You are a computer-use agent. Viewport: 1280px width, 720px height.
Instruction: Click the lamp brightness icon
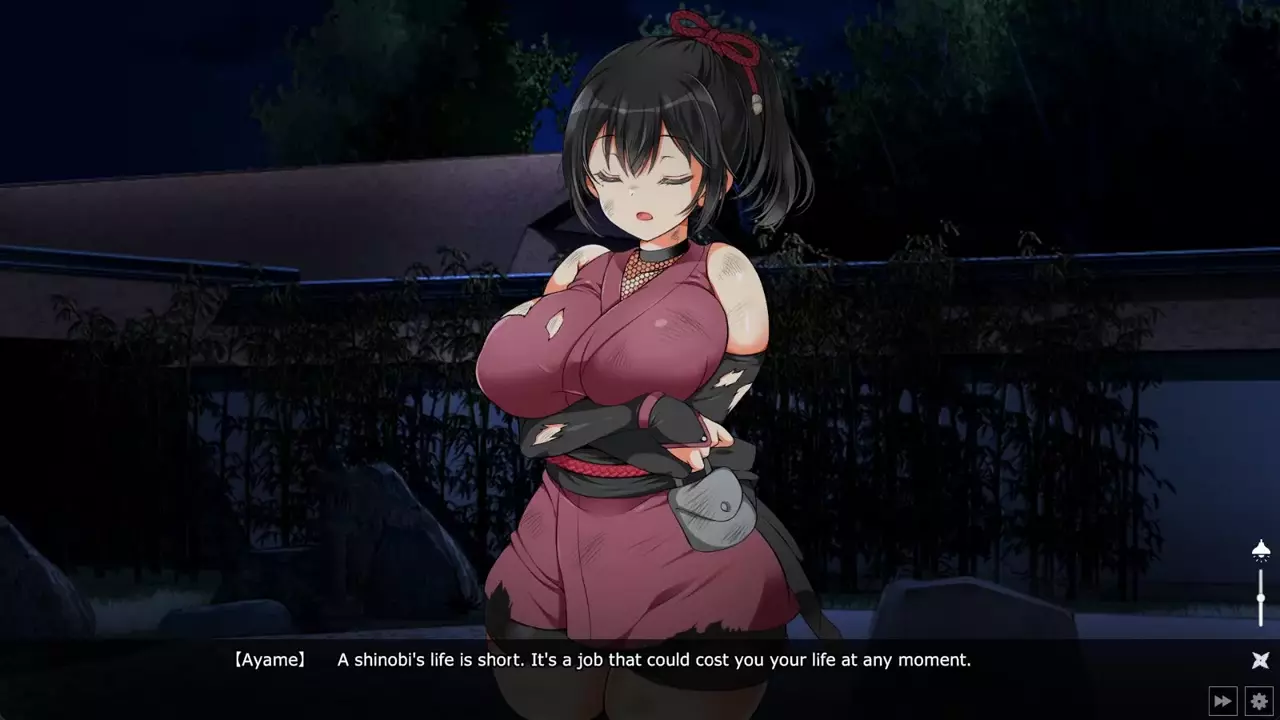coord(1261,551)
